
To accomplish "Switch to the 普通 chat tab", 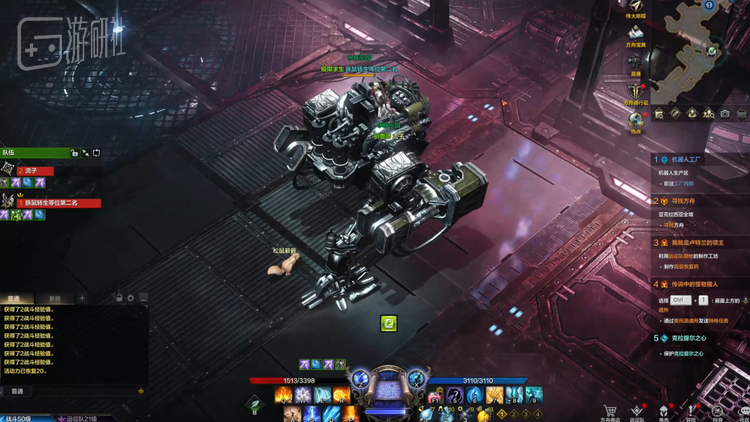I will point(15,299).
